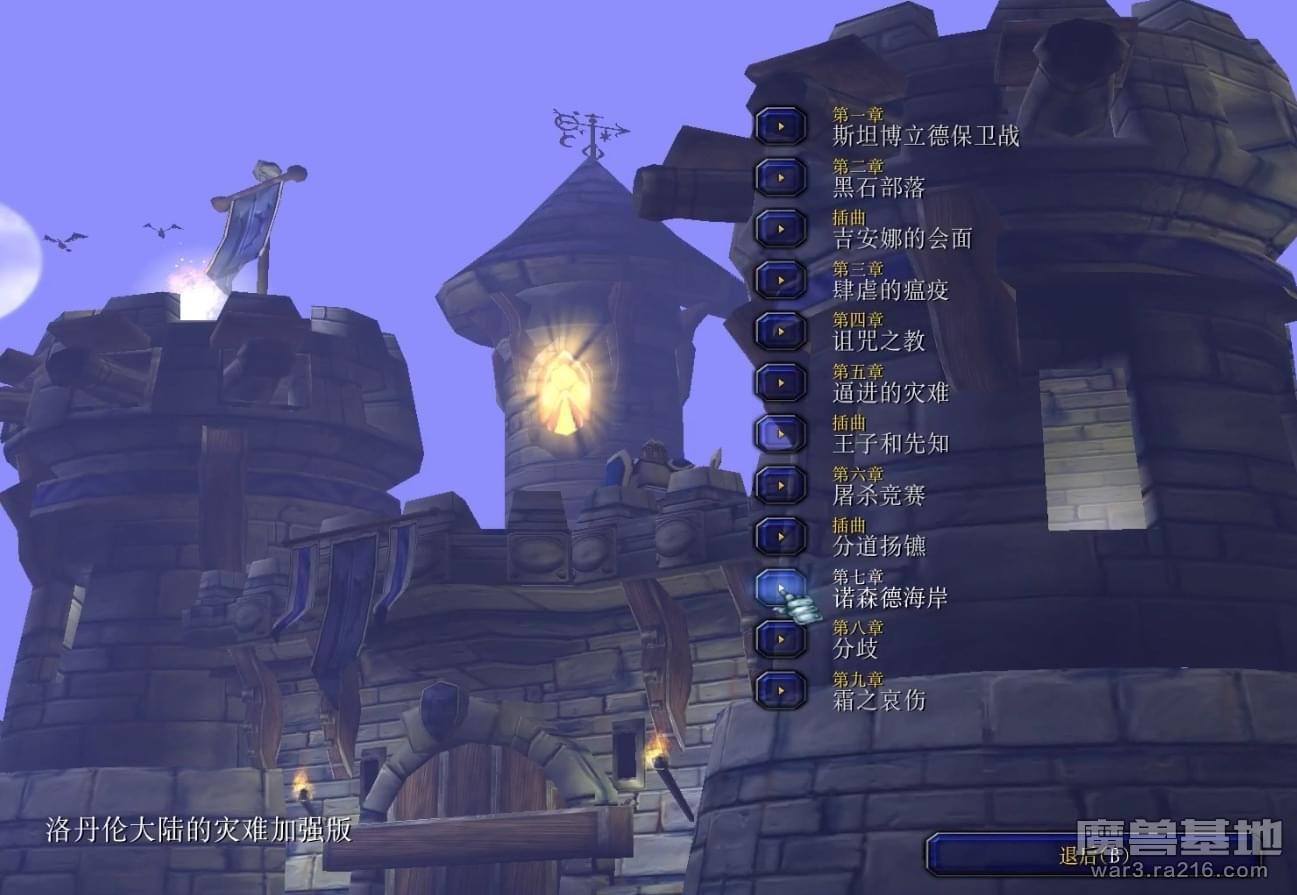
Task: Play Chapter One 斯坦博立德保卫战
Action: click(780, 126)
